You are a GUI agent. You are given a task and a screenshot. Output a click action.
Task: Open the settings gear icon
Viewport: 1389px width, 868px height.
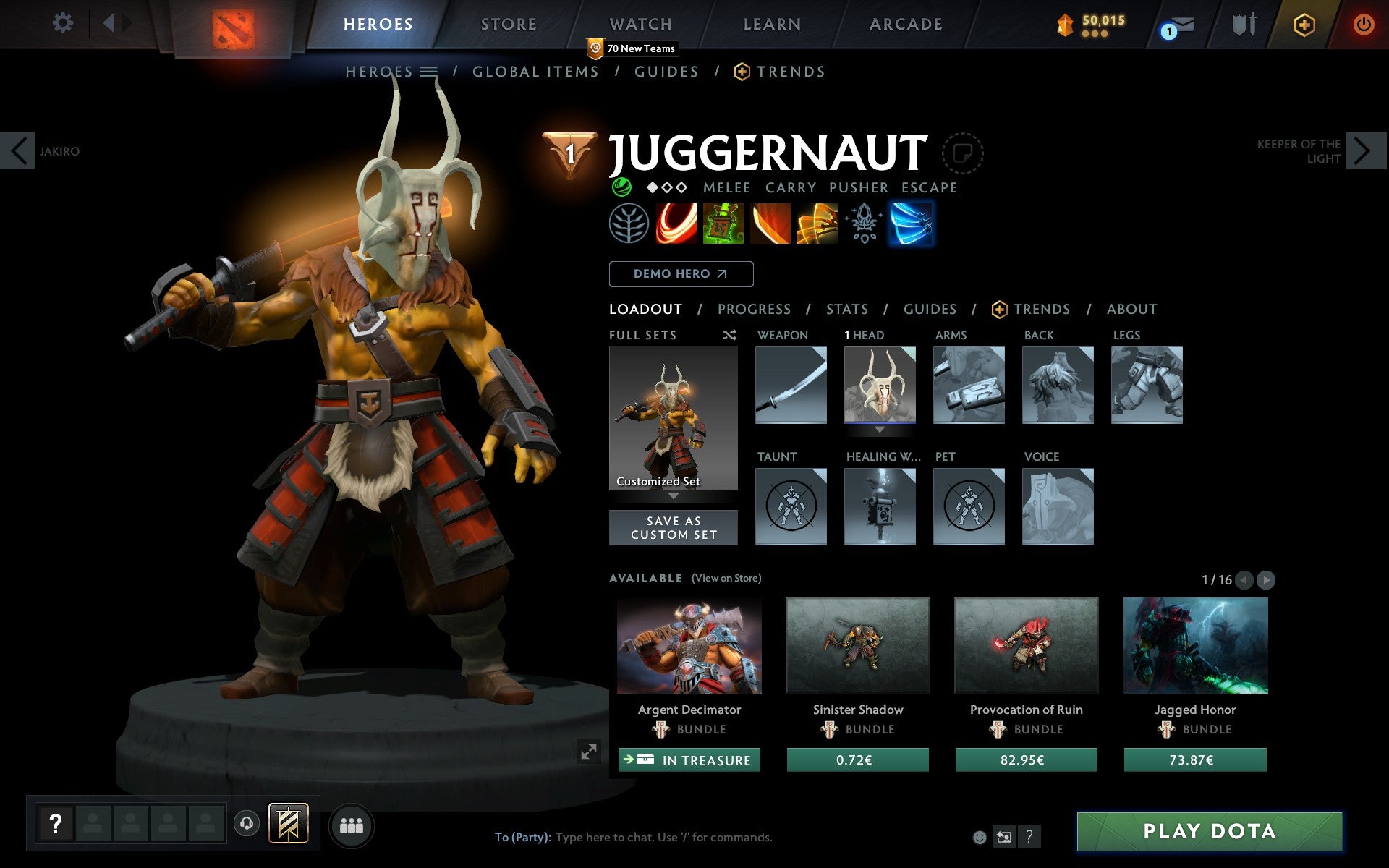(64, 24)
